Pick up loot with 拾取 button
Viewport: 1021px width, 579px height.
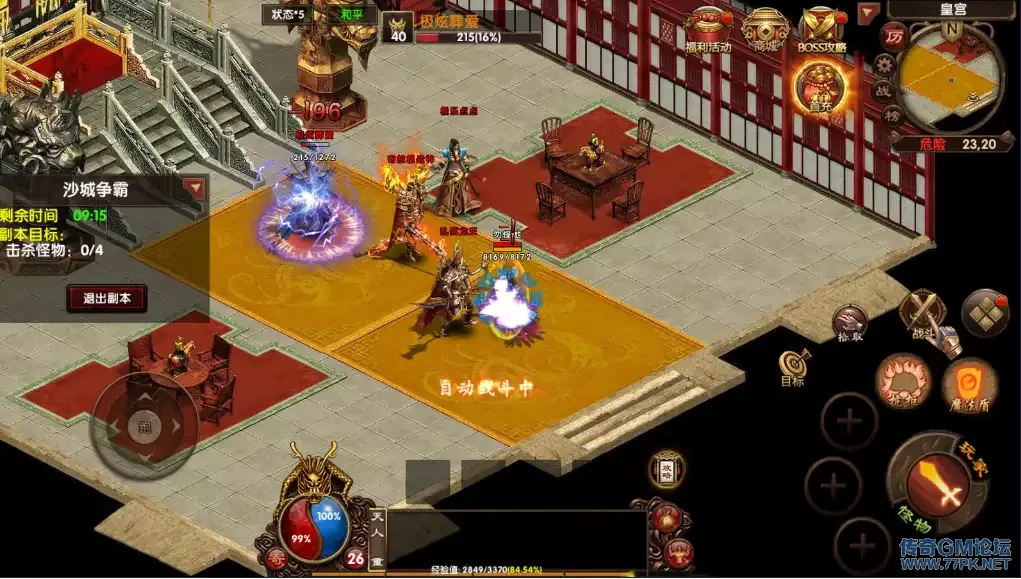849,324
